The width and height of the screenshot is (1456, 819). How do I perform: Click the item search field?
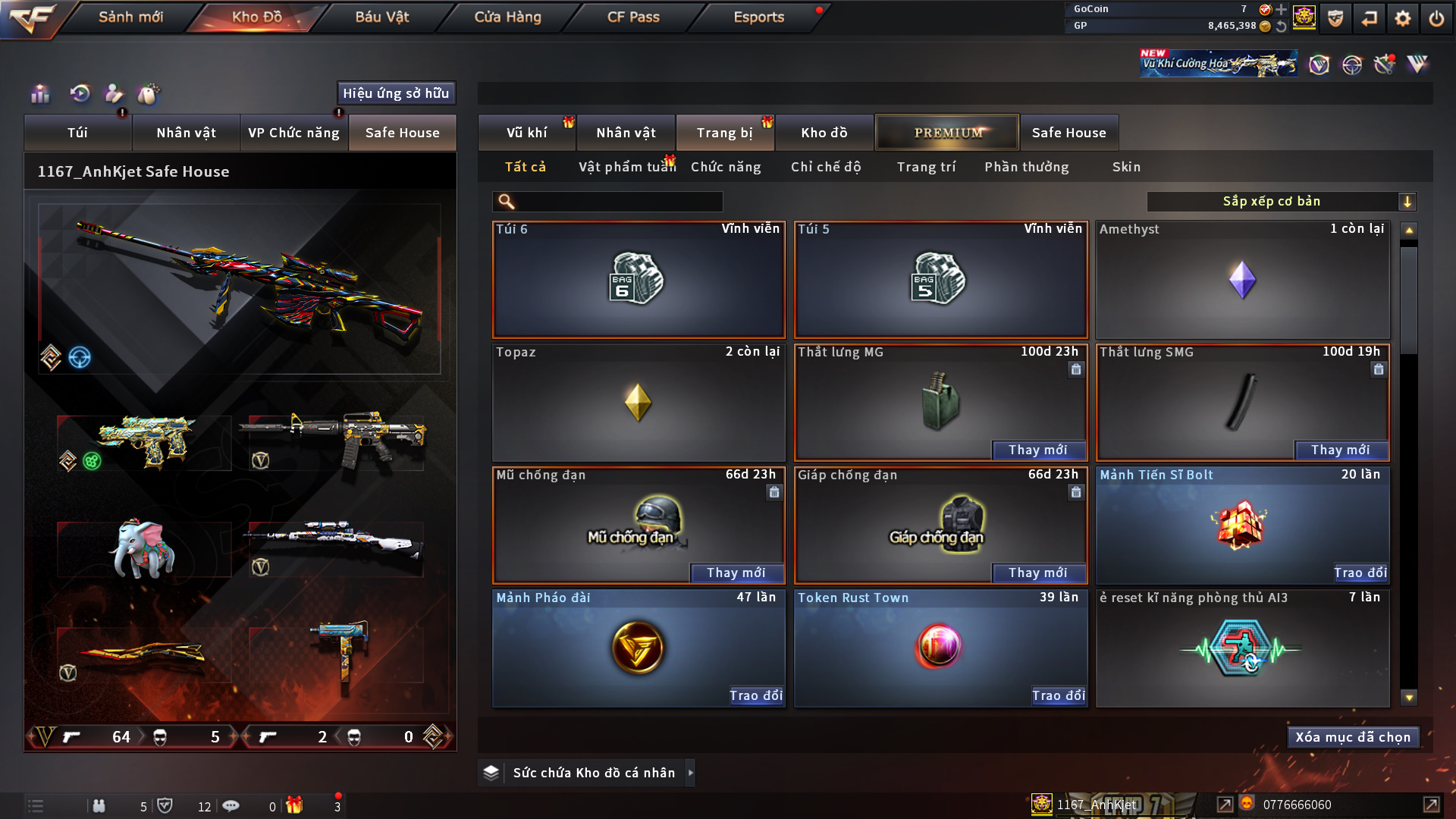[618, 202]
